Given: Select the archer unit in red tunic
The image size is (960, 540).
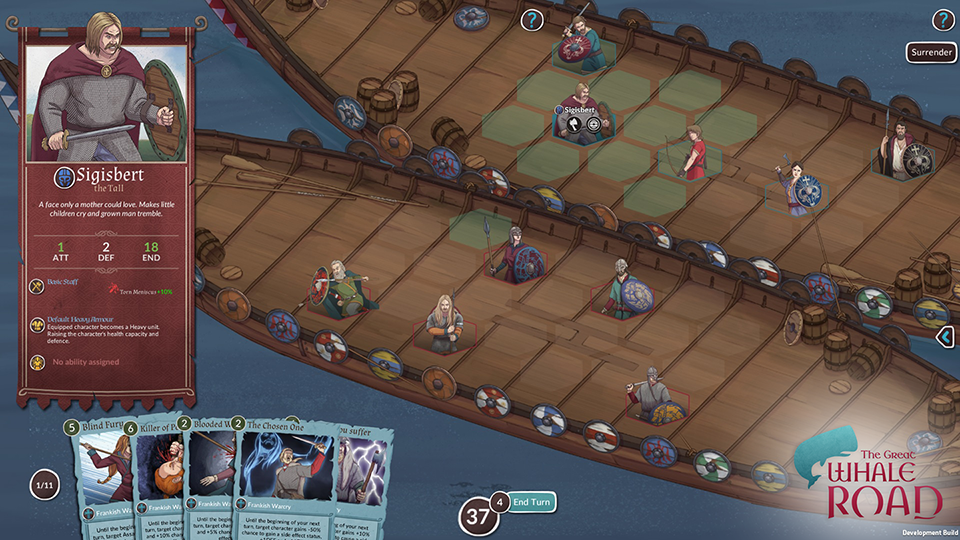Looking at the screenshot, I should 691,154.
